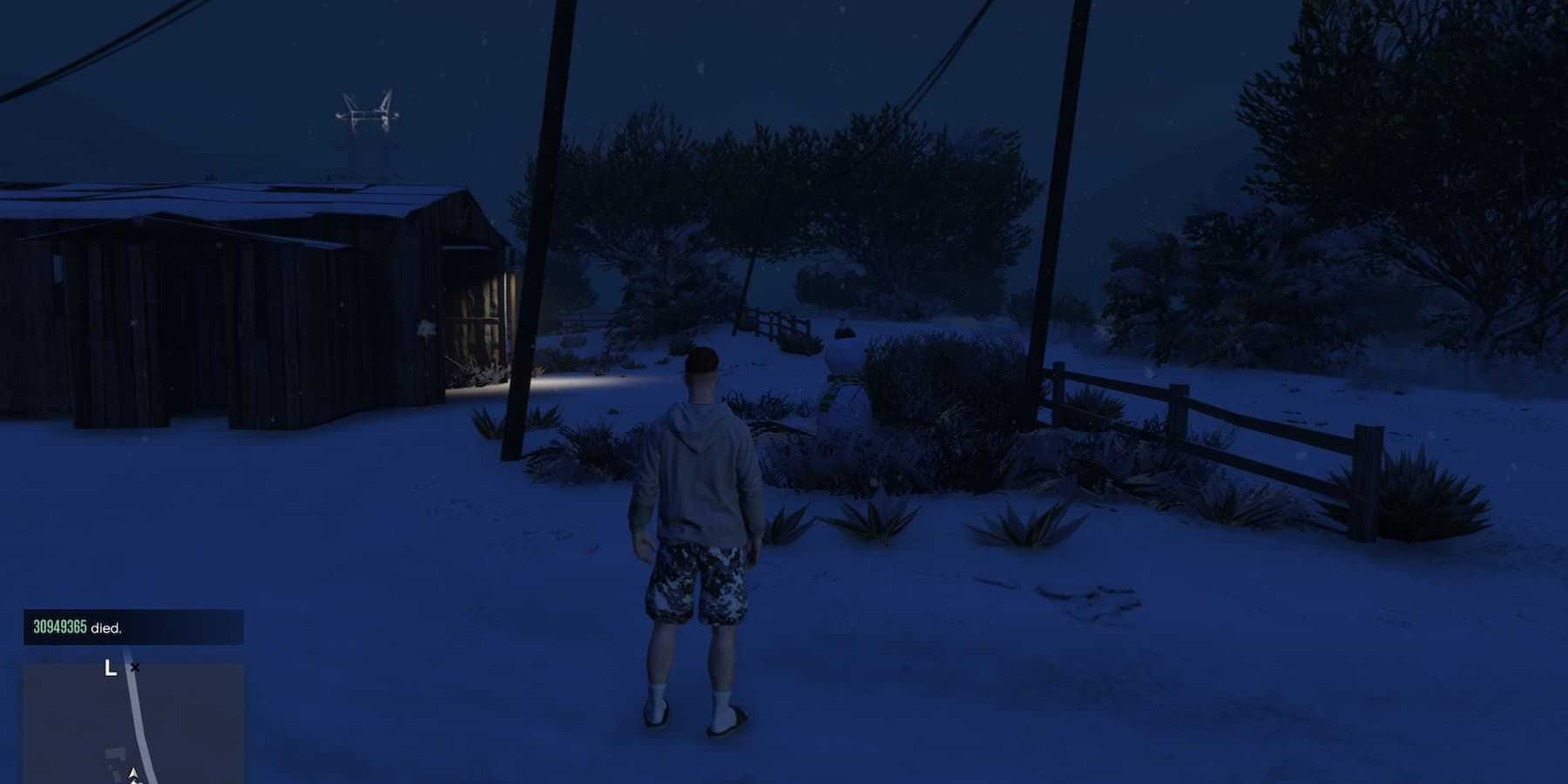Select the L blip on the minimap
Screen dimensions: 1568x784
pos(110,668)
